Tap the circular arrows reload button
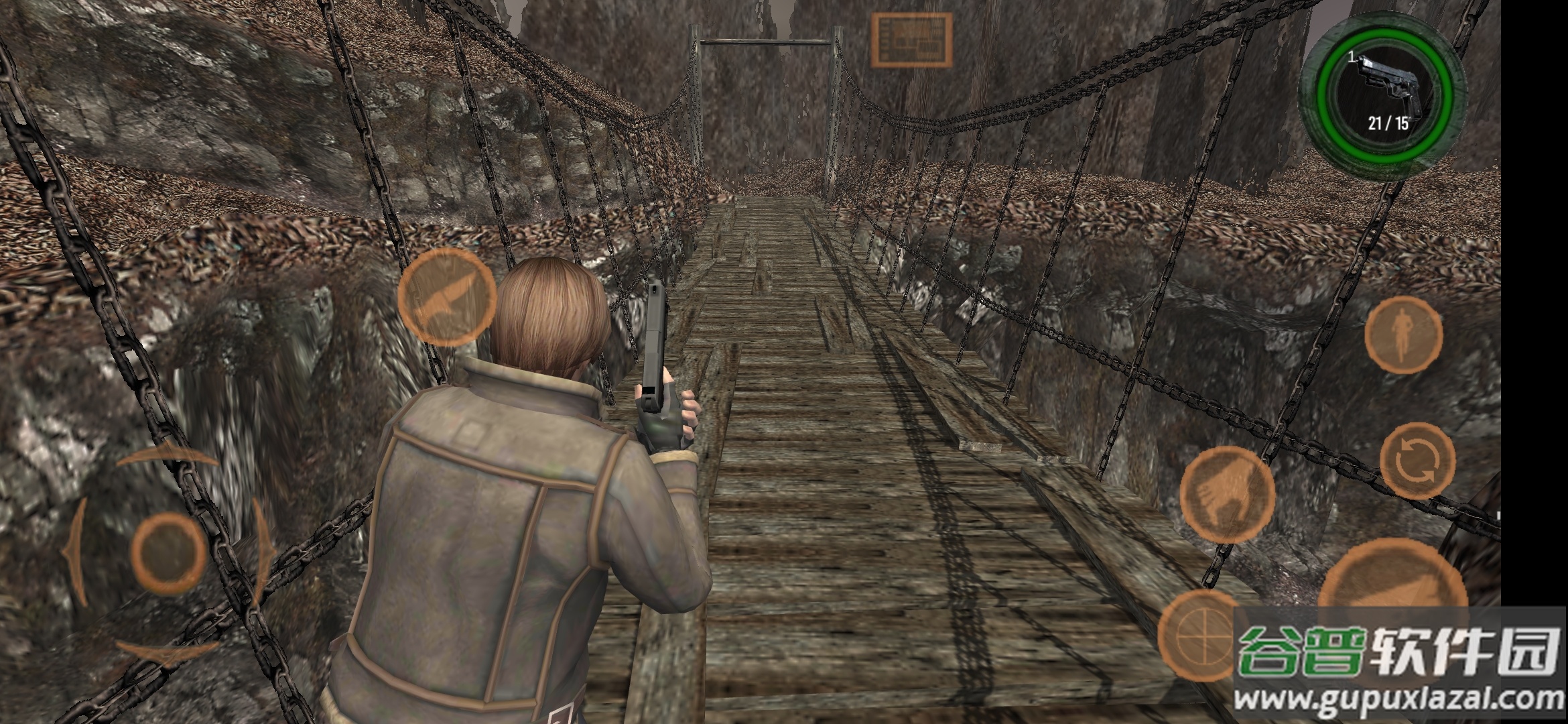Image resolution: width=1568 pixels, height=724 pixels. (1418, 461)
